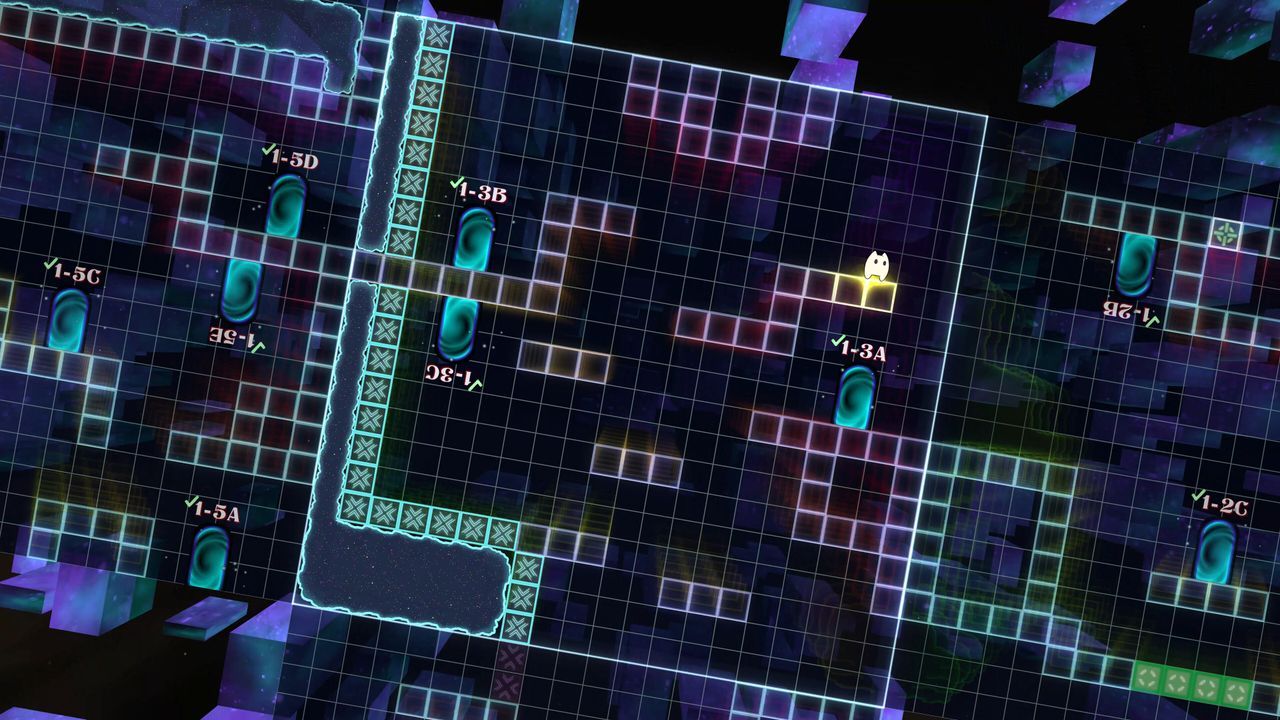Enter the 1-5E portal

[x=240, y=290]
